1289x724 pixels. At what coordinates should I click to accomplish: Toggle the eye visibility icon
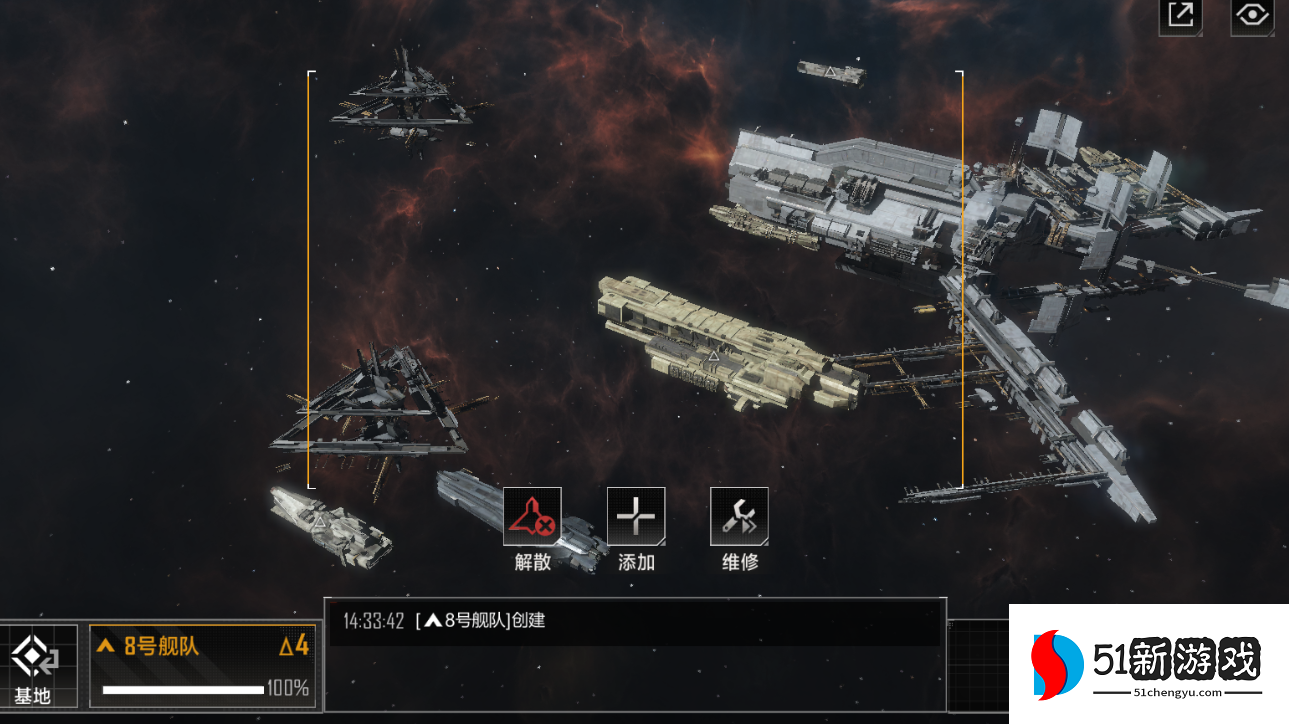pyautogui.click(x=1252, y=16)
